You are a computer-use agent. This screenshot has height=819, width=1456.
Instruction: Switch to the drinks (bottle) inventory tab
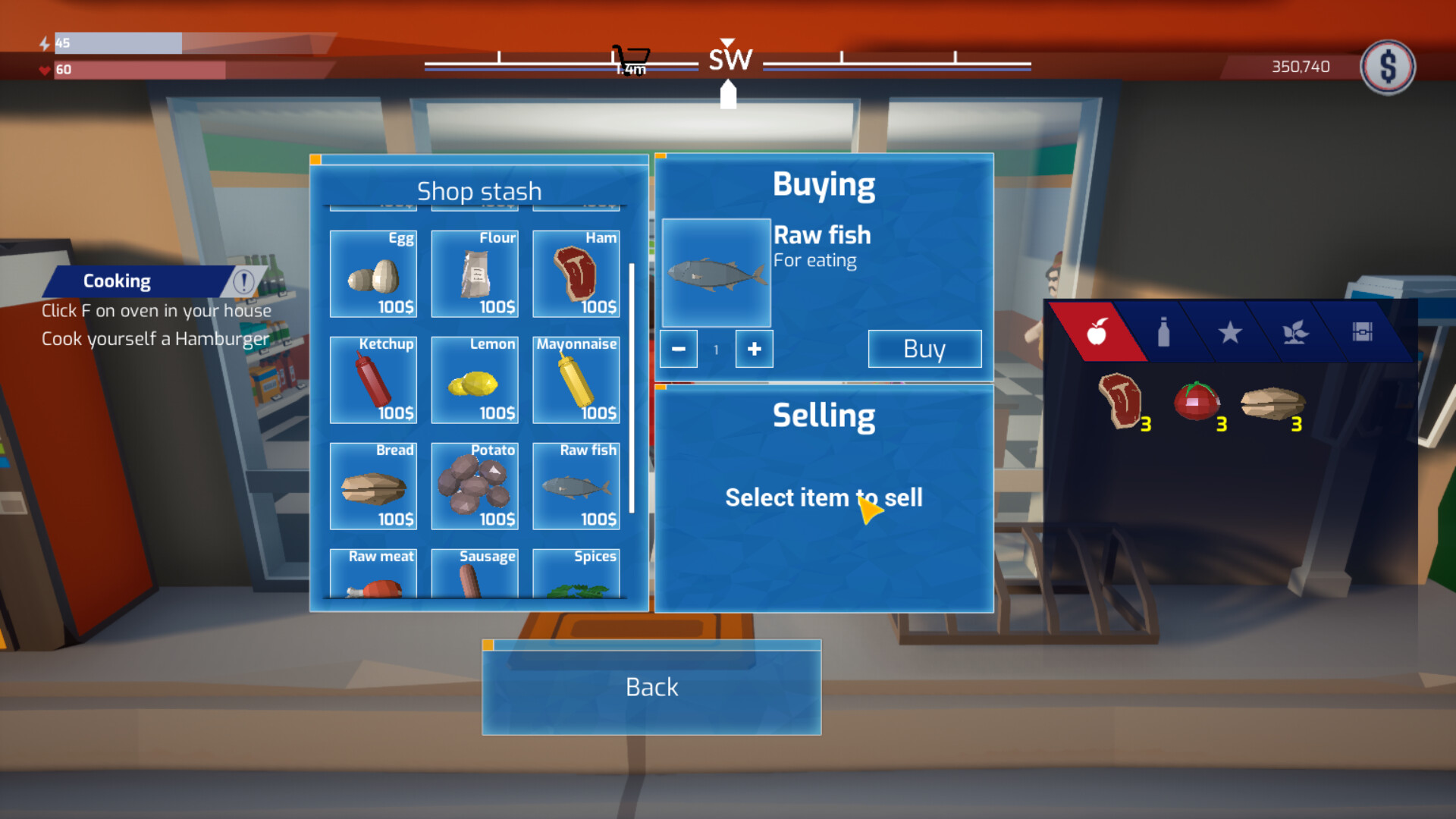[x=1166, y=332]
